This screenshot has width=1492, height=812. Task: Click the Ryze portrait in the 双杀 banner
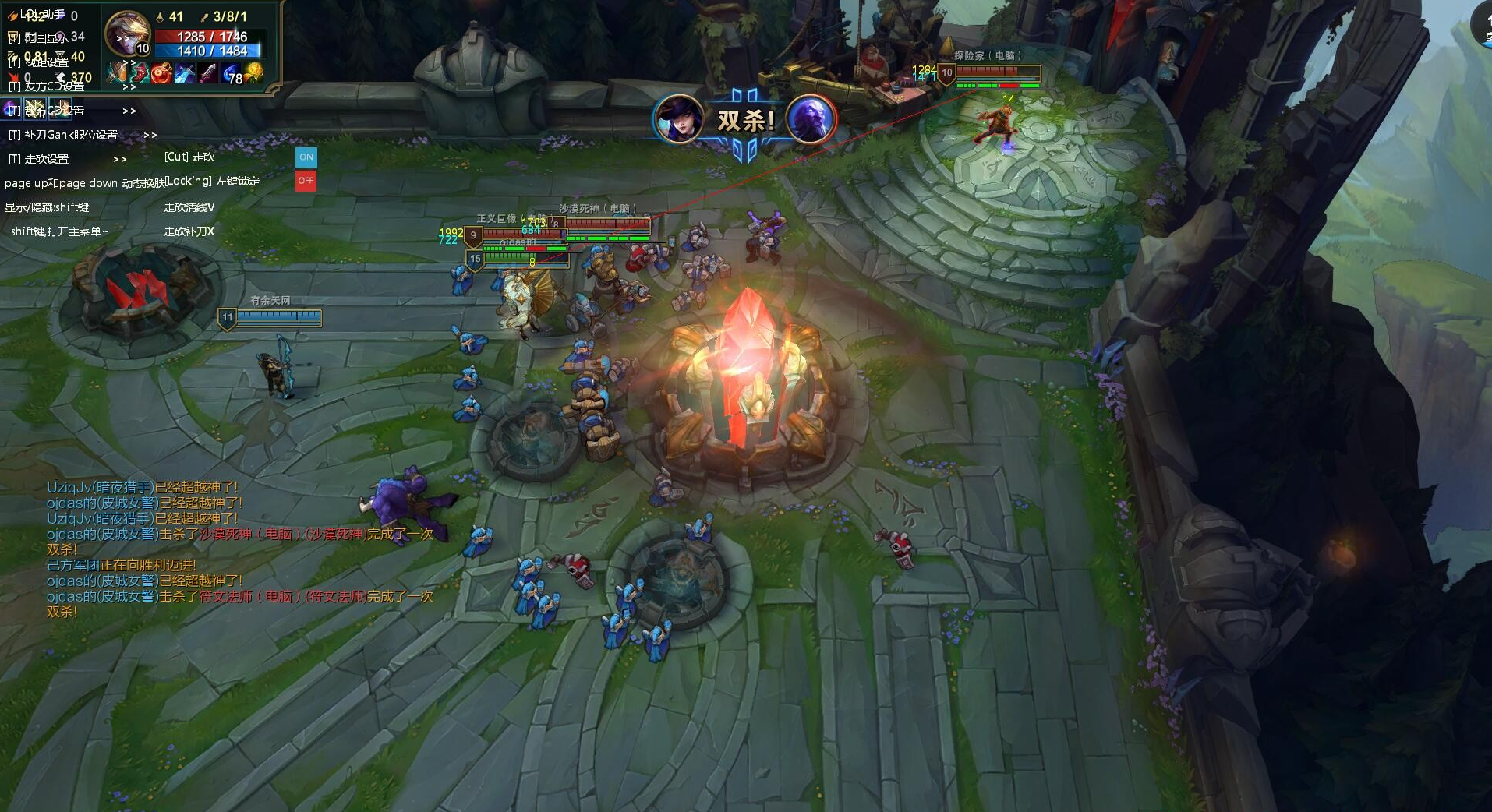[x=811, y=119]
